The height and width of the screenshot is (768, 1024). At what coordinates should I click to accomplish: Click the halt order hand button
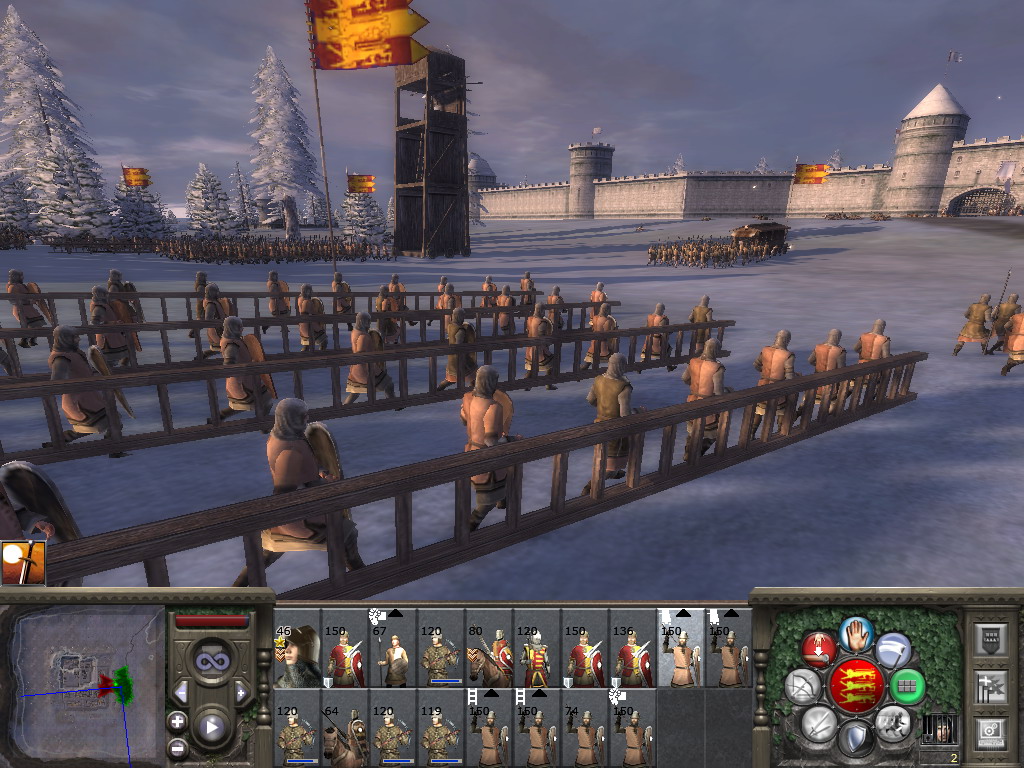(856, 633)
